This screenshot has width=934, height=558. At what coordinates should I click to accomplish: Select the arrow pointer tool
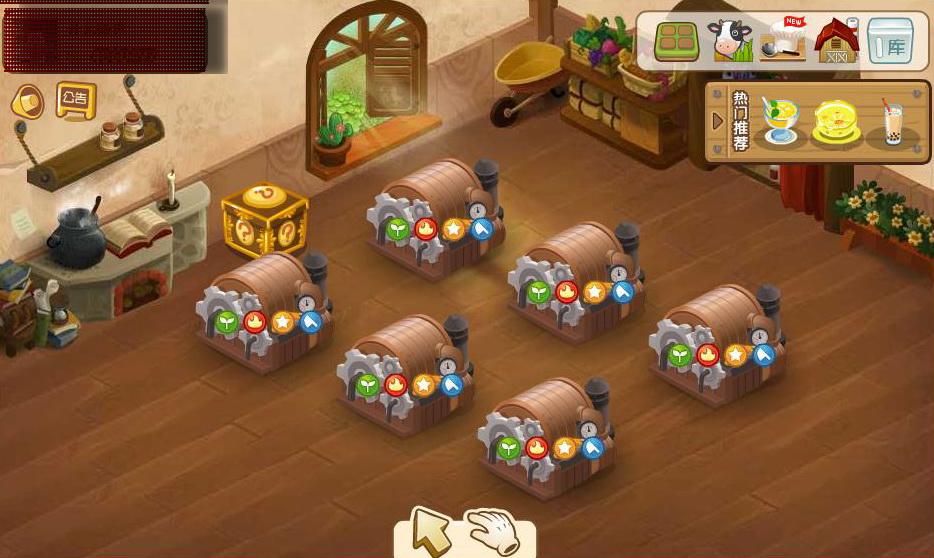(431, 531)
